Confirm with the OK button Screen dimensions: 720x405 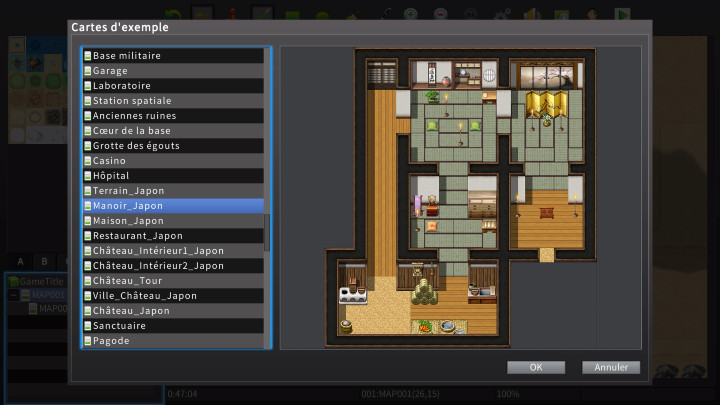pyautogui.click(x=536, y=367)
